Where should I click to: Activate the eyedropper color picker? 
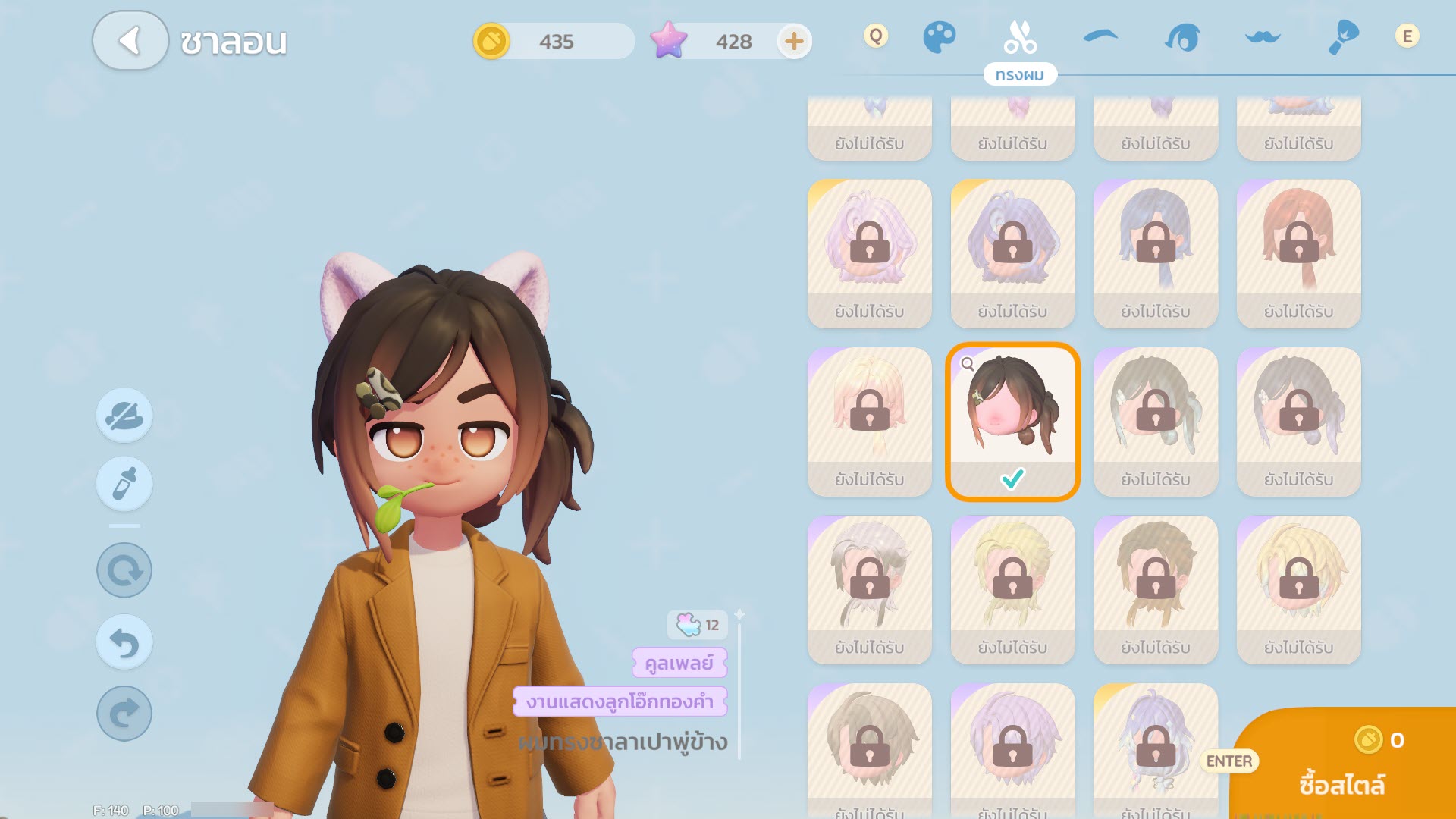click(x=124, y=485)
